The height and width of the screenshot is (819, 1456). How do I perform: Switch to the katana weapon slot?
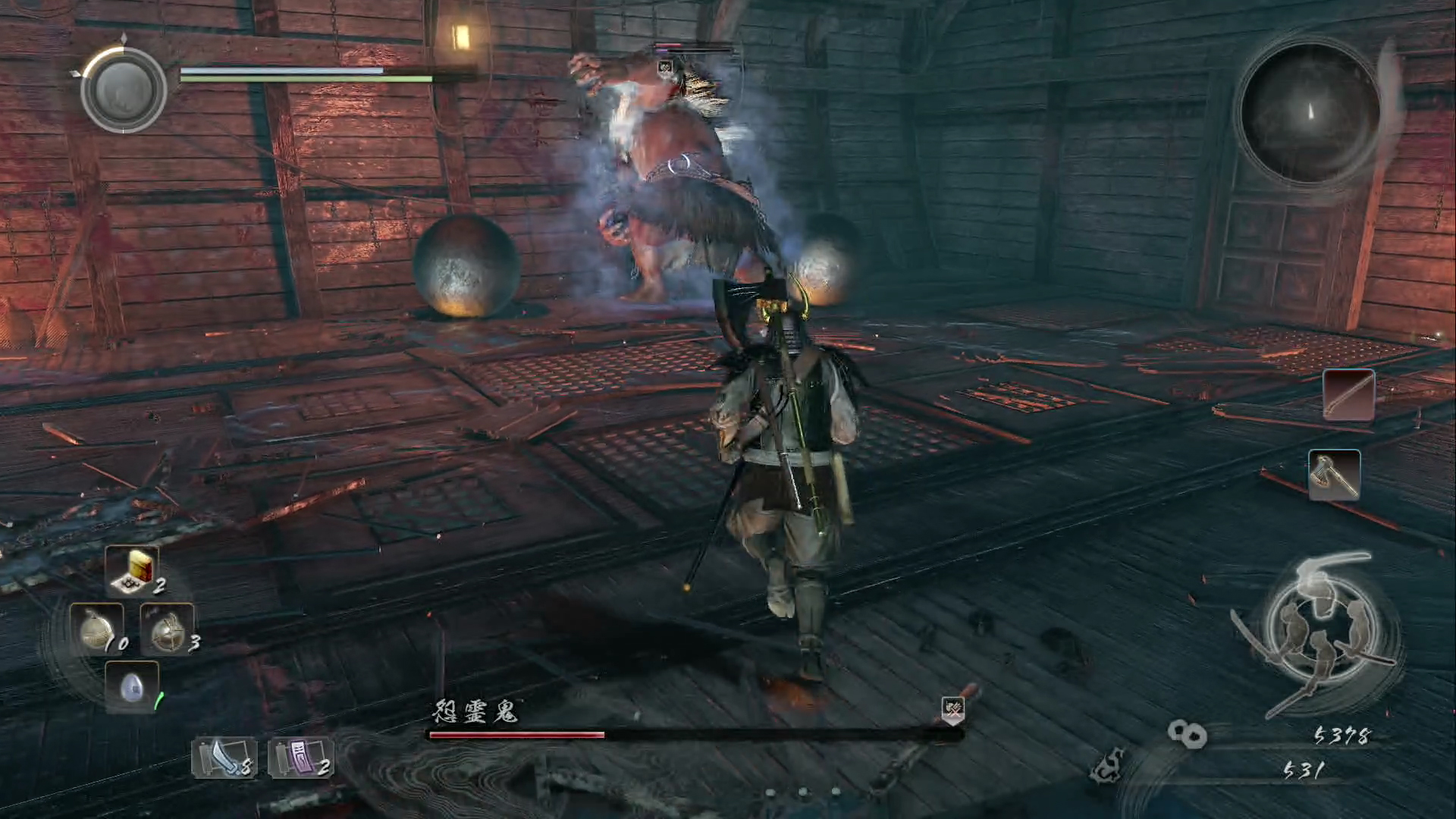(1348, 394)
